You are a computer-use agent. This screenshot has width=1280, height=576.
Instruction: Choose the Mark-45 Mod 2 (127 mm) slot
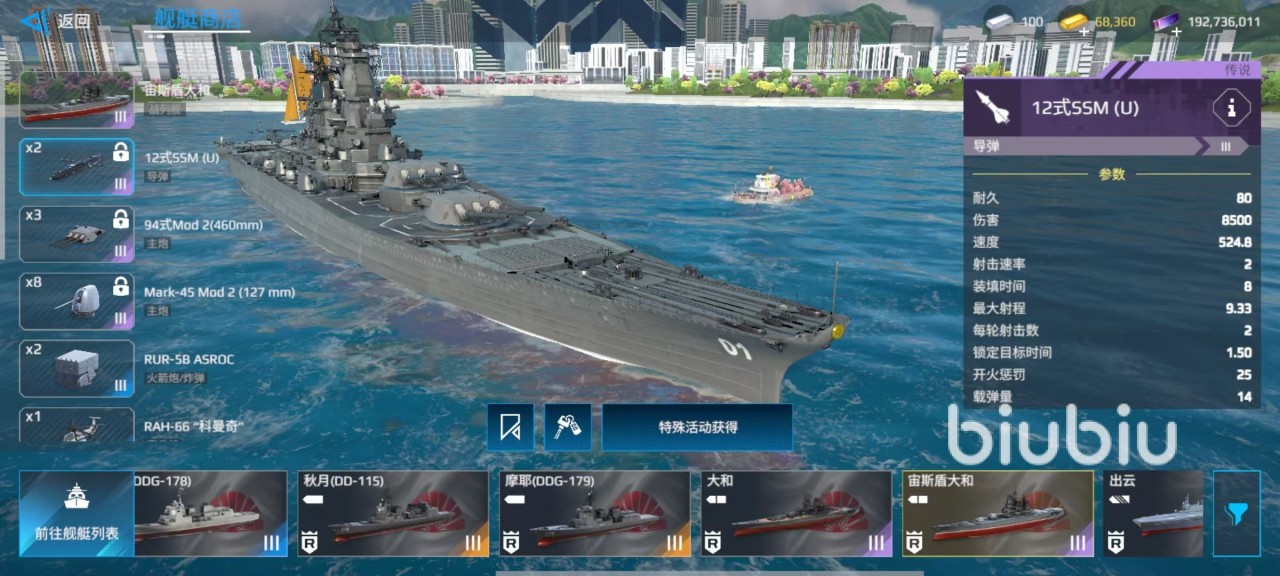tap(77, 301)
